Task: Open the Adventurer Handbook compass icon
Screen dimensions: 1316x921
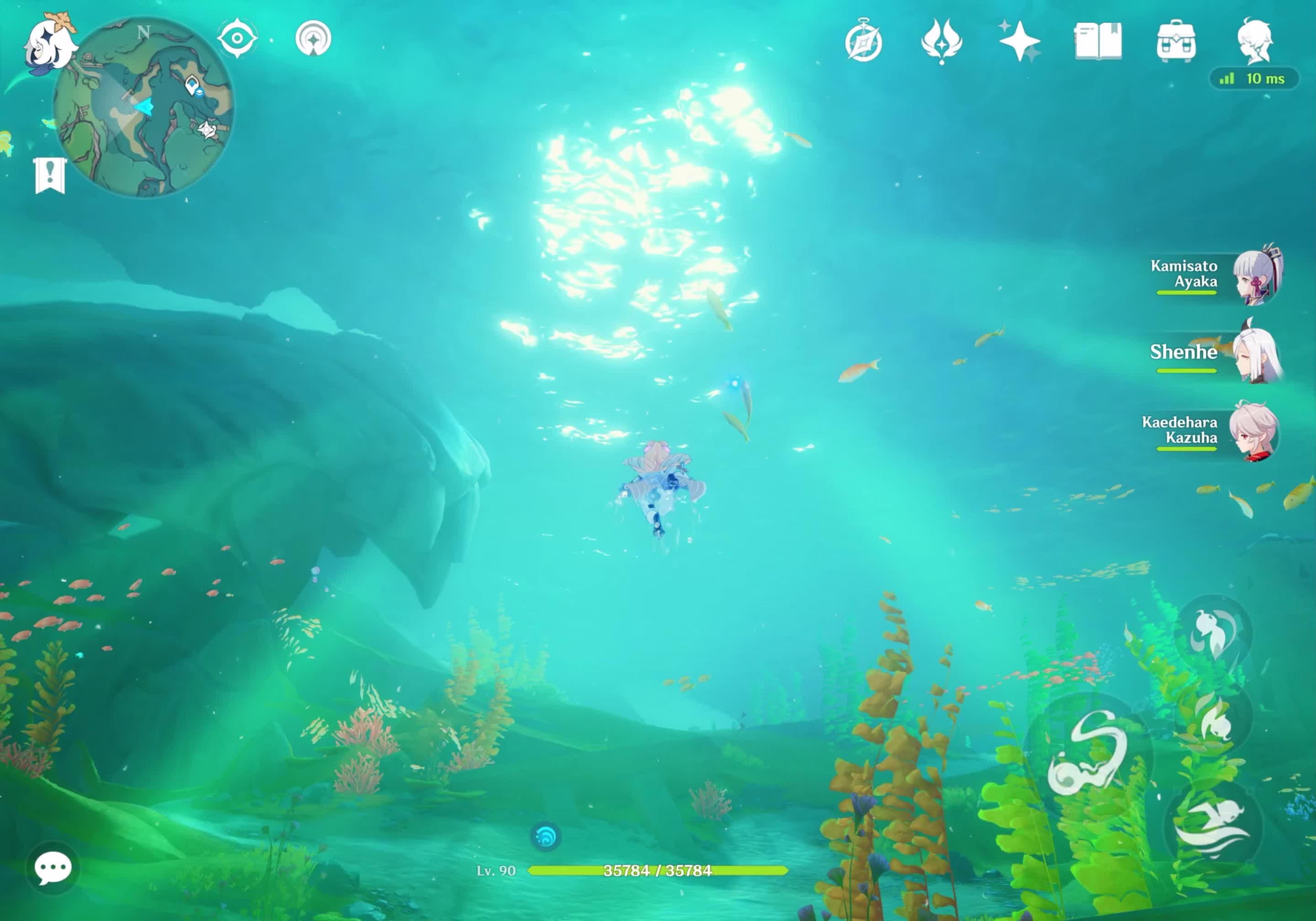Action: click(x=863, y=41)
